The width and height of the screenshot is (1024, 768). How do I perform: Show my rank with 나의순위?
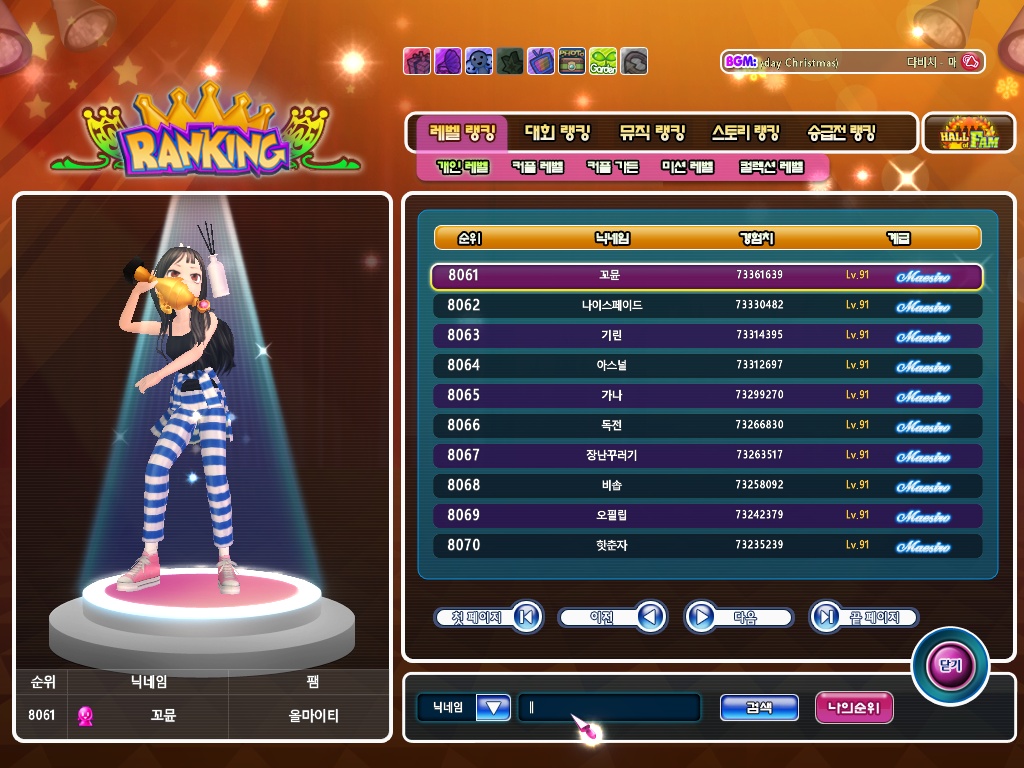[854, 708]
